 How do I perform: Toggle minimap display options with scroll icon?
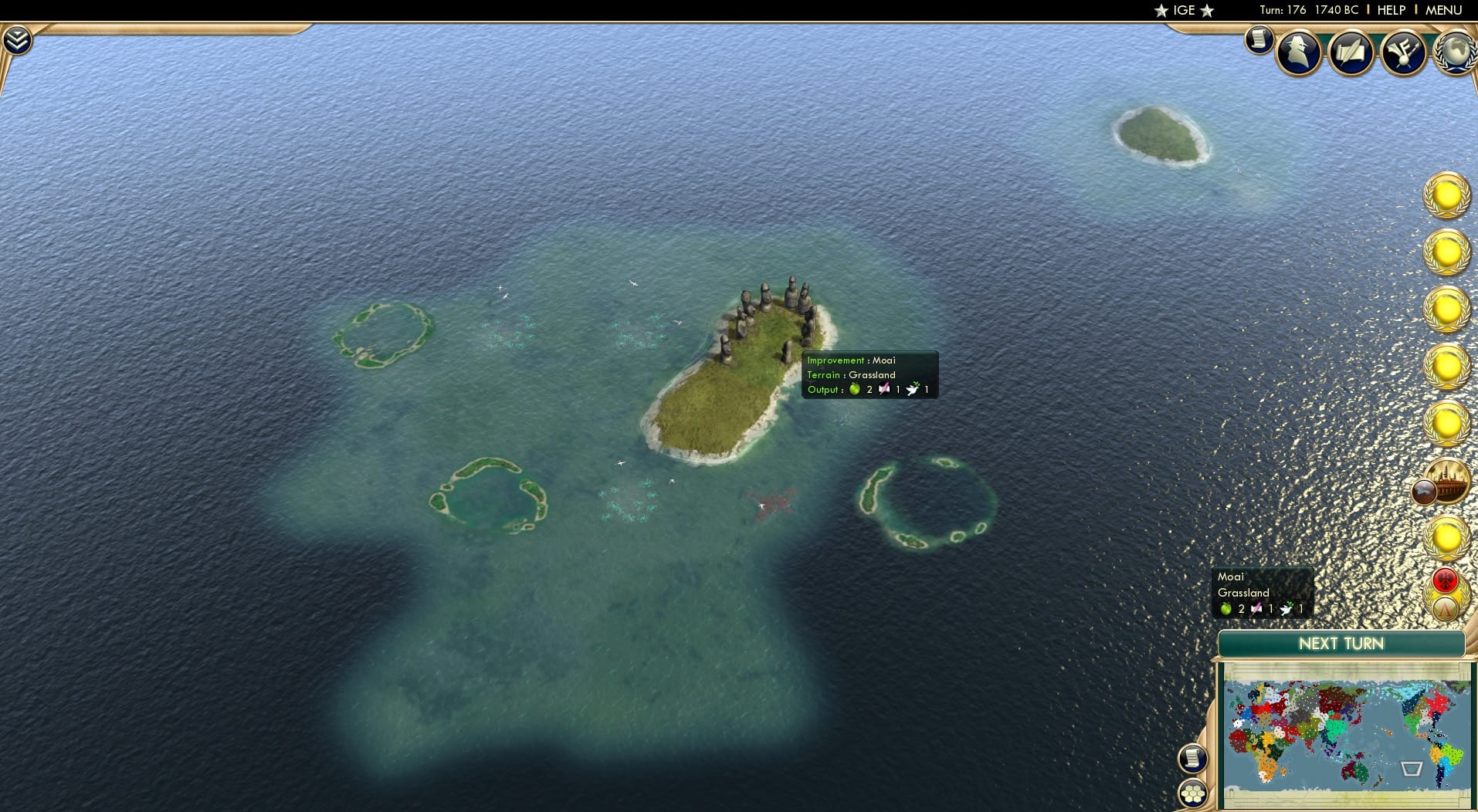pyautogui.click(x=1194, y=758)
